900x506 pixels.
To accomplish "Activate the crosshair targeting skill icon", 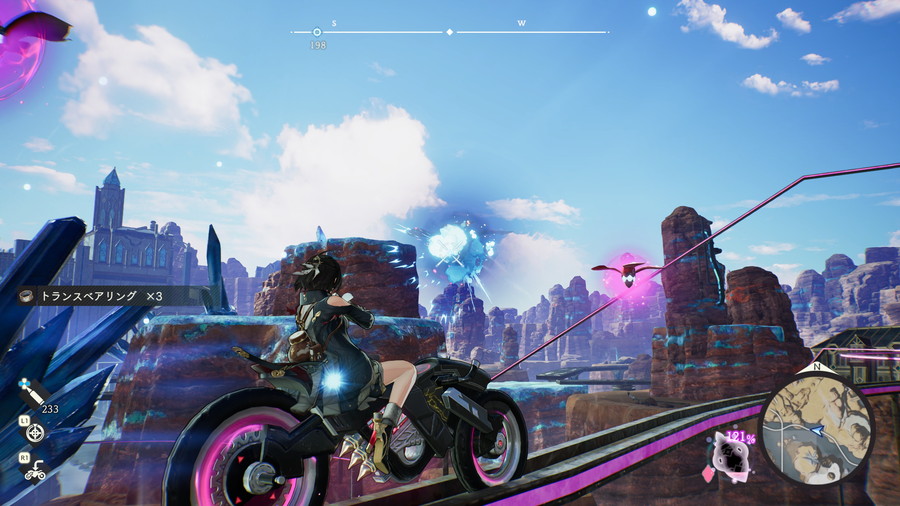I will point(36,432).
